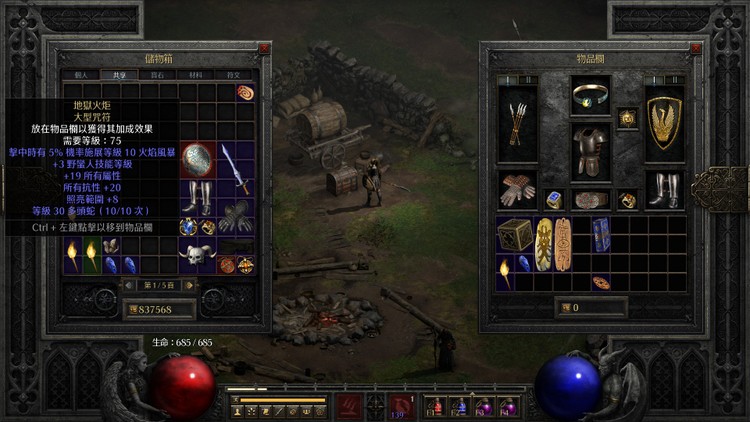Pick the round shield in the stash

[x=197, y=160]
